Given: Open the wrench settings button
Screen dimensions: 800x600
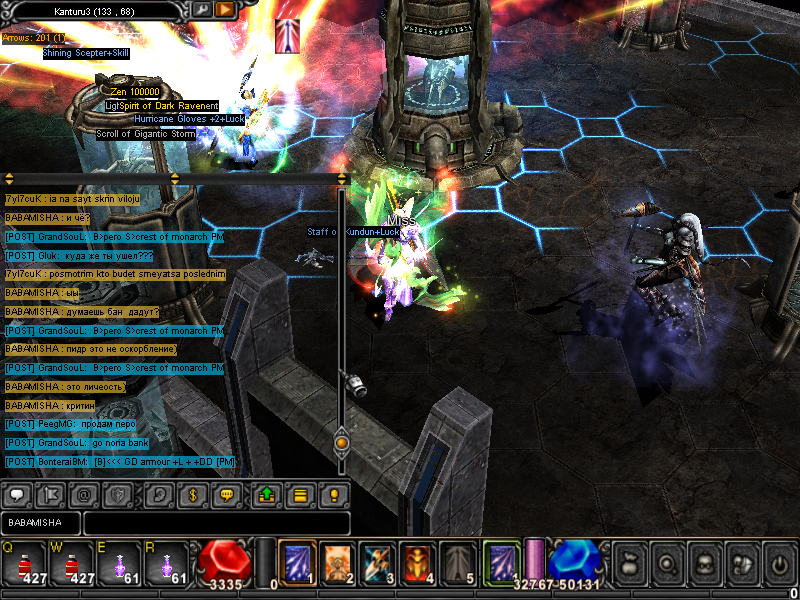Looking at the screenshot, I should pos(201,9).
